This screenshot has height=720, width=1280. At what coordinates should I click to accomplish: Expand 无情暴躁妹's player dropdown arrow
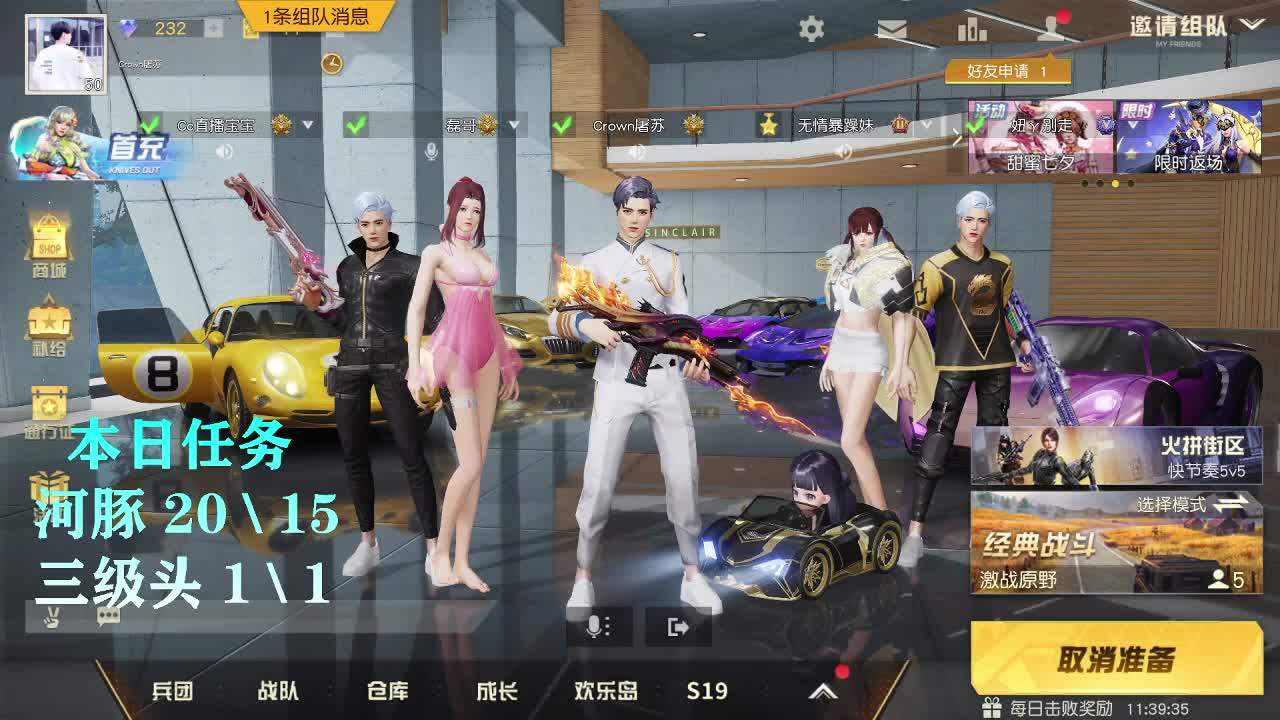click(927, 123)
